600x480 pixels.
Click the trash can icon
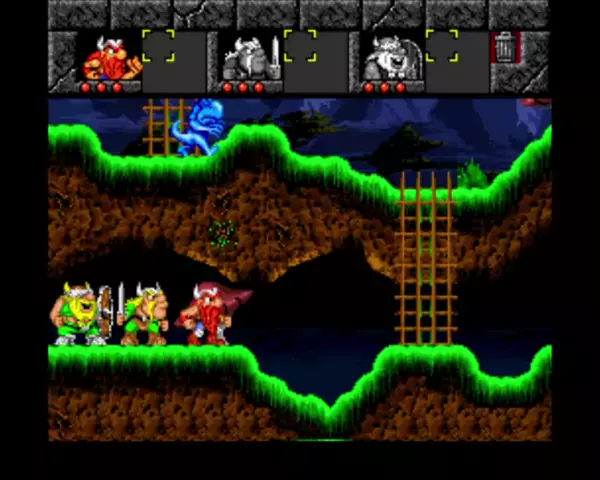(x=505, y=48)
